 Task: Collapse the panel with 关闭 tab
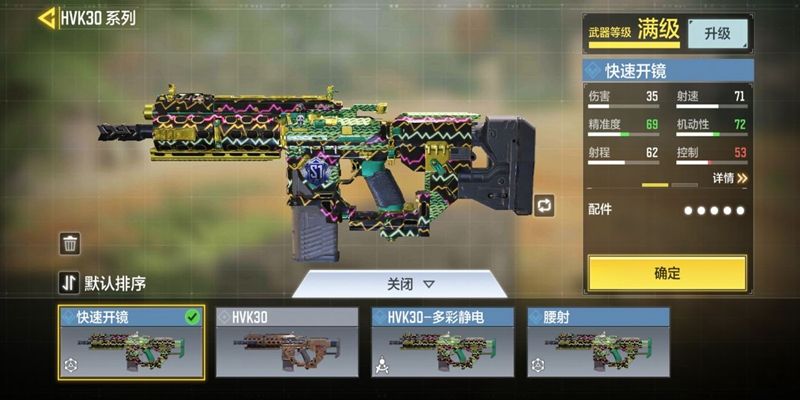[410, 284]
